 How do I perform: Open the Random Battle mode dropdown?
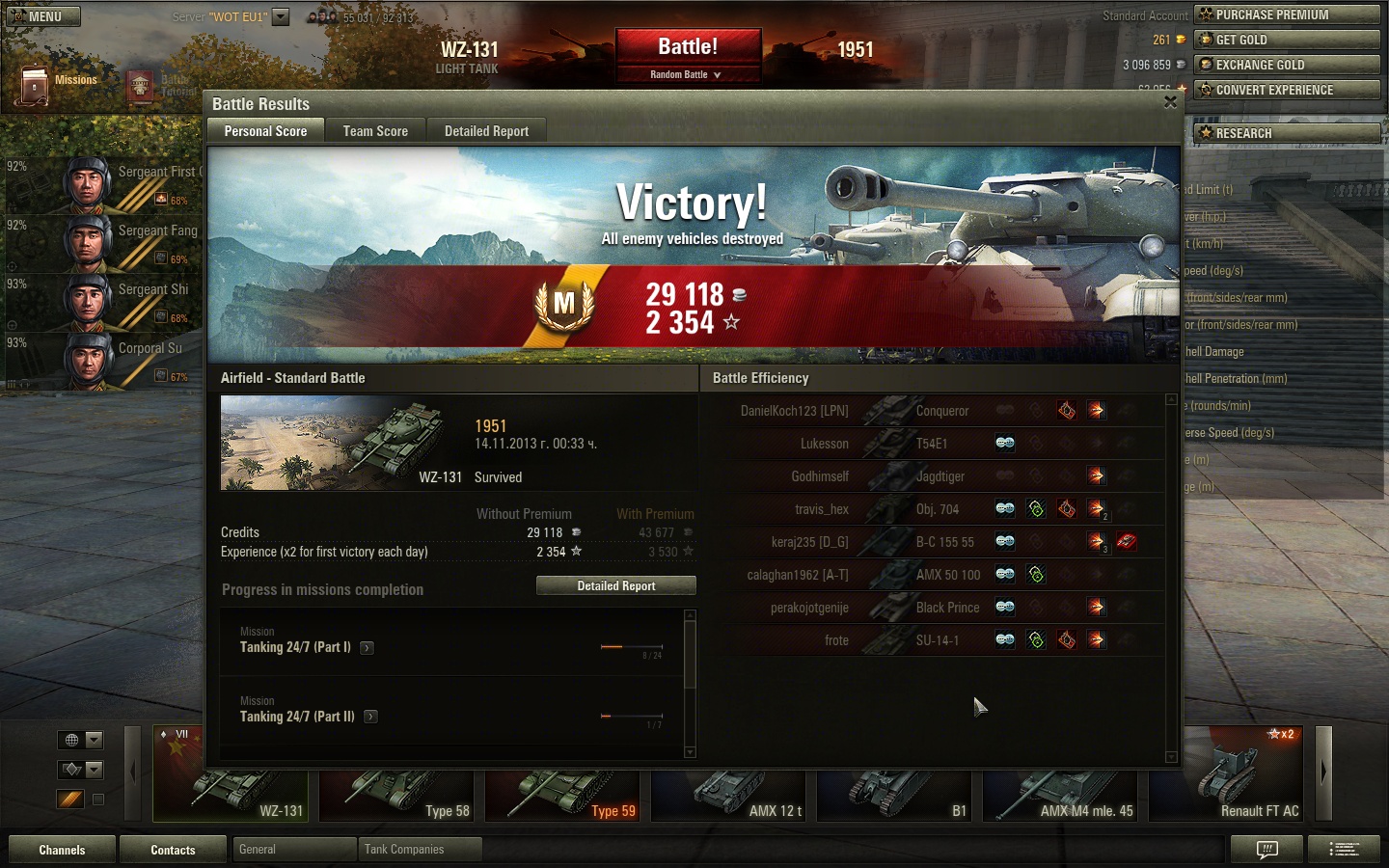pyautogui.click(x=688, y=74)
